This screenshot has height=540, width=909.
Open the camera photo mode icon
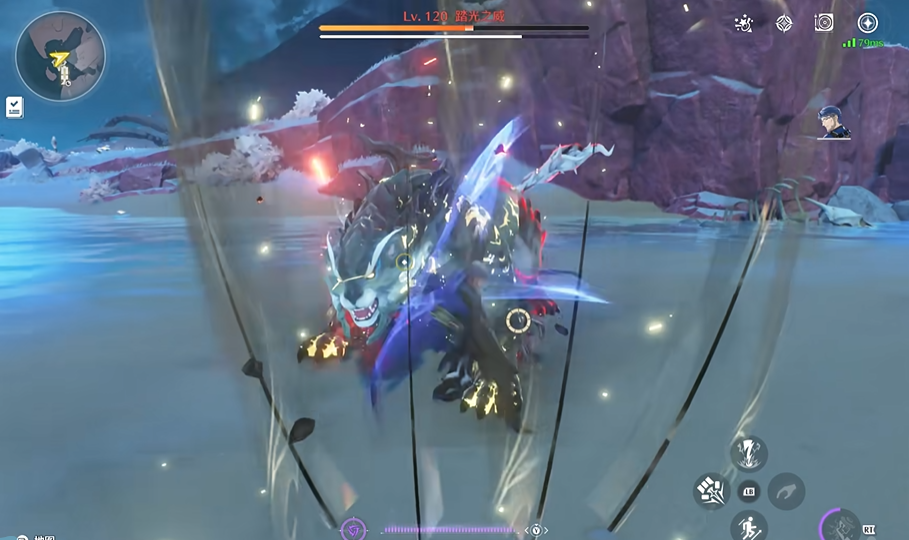(824, 23)
